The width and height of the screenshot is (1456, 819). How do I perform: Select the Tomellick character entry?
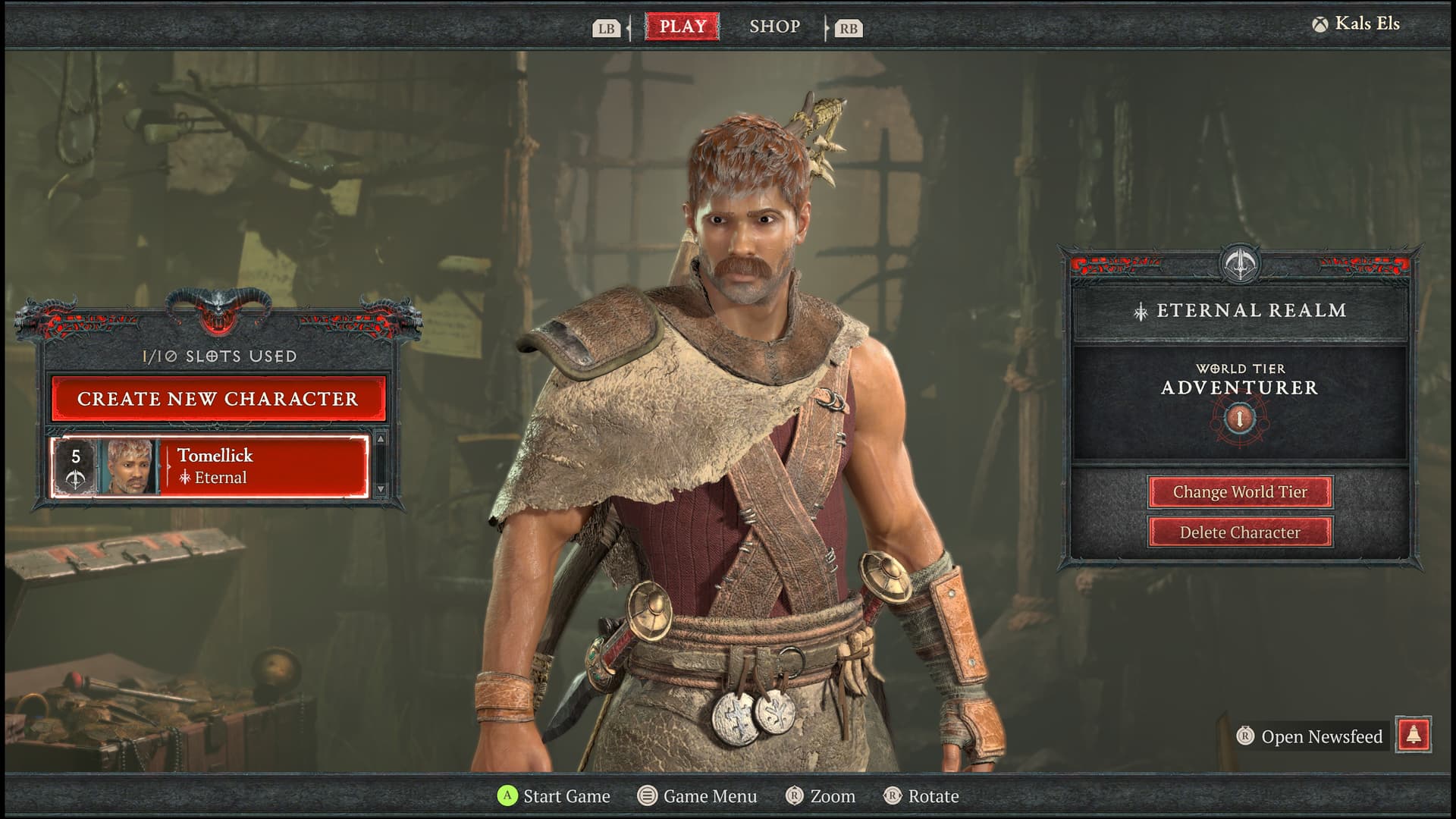pos(210,466)
